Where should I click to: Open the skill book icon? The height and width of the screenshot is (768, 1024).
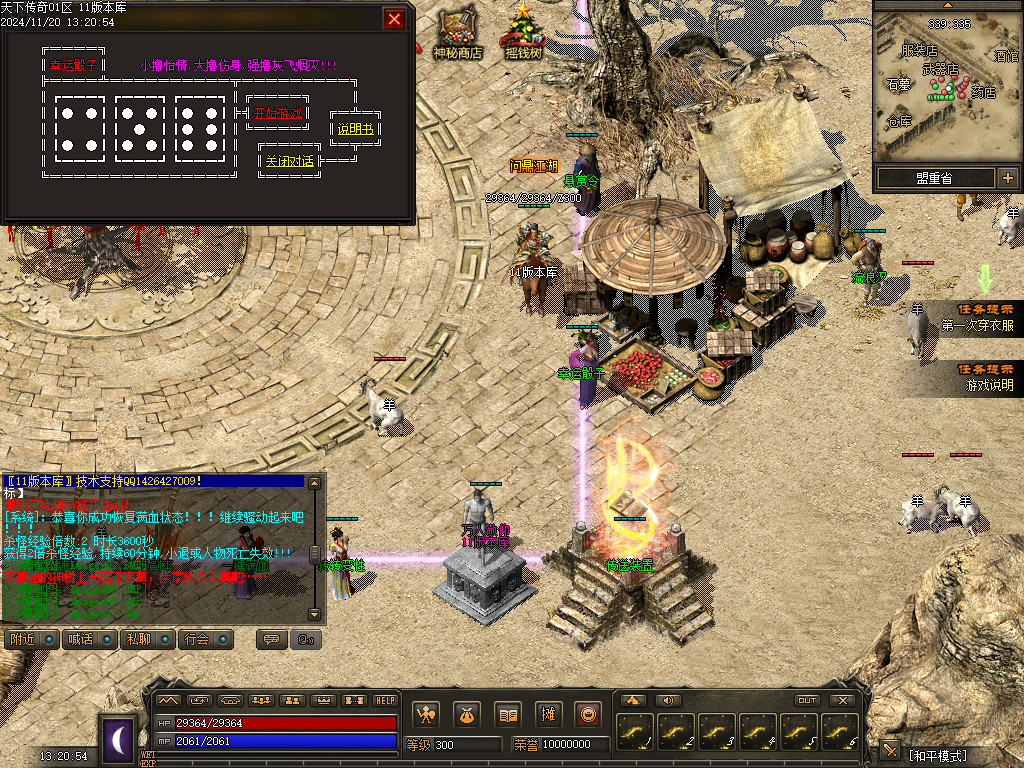click(508, 715)
